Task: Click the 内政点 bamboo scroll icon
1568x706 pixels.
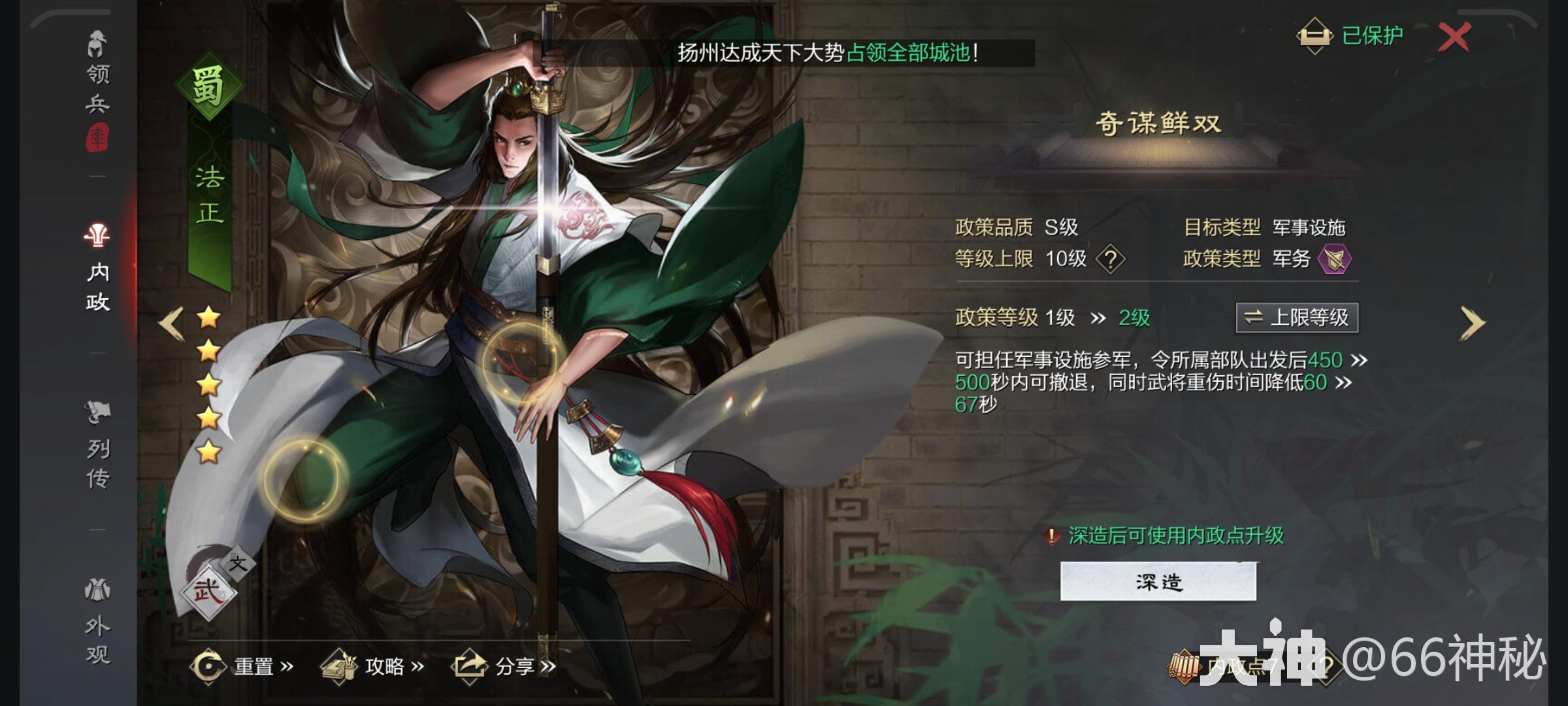Action: click(1184, 667)
